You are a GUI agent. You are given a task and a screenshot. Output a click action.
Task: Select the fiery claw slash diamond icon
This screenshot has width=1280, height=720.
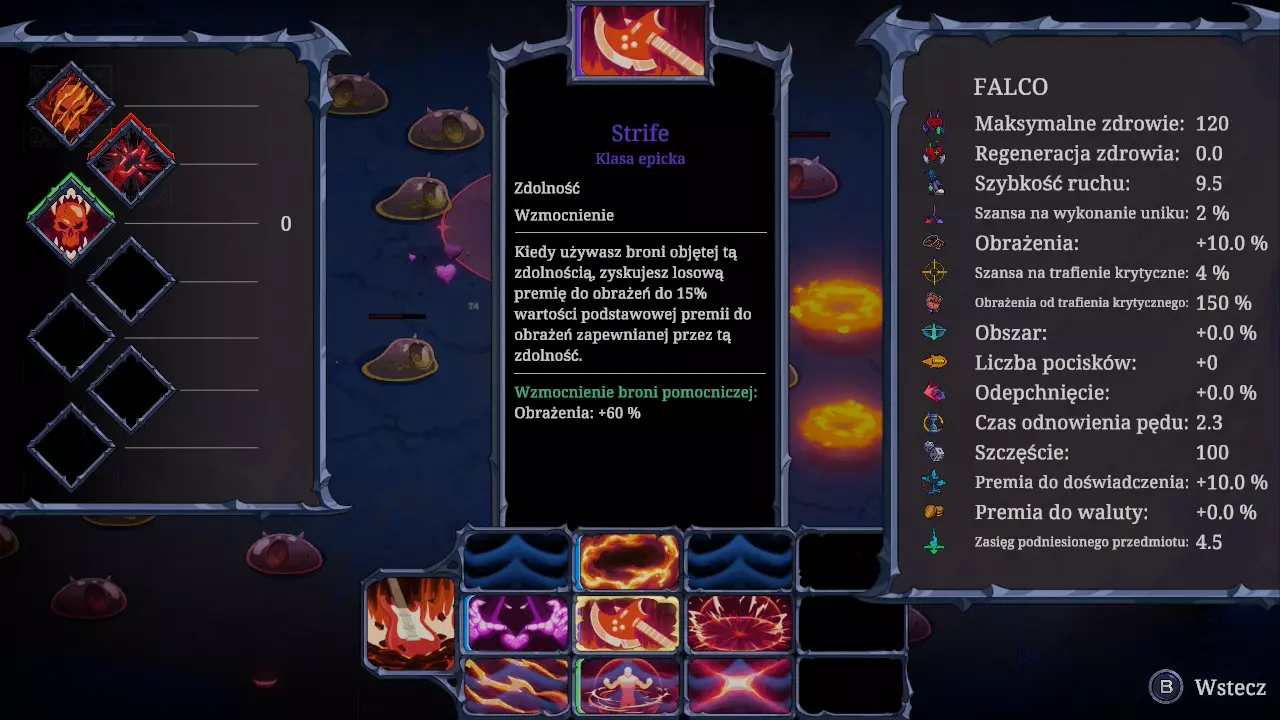pos(71,105)
